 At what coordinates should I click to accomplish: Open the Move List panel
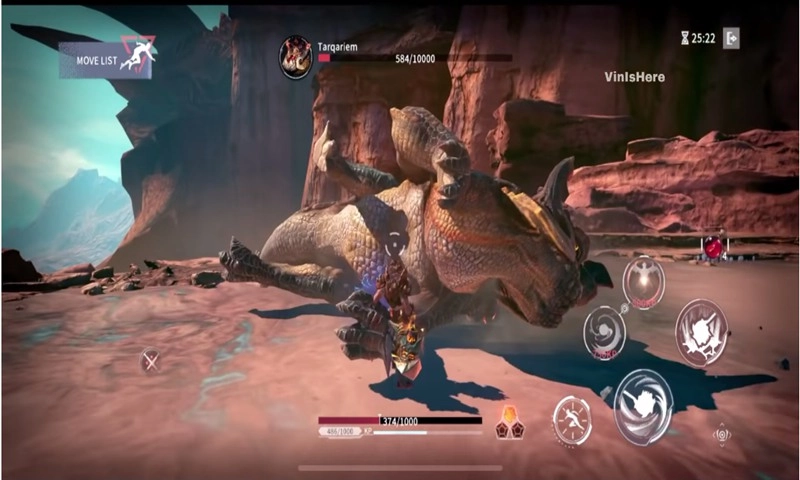(106, 60)
